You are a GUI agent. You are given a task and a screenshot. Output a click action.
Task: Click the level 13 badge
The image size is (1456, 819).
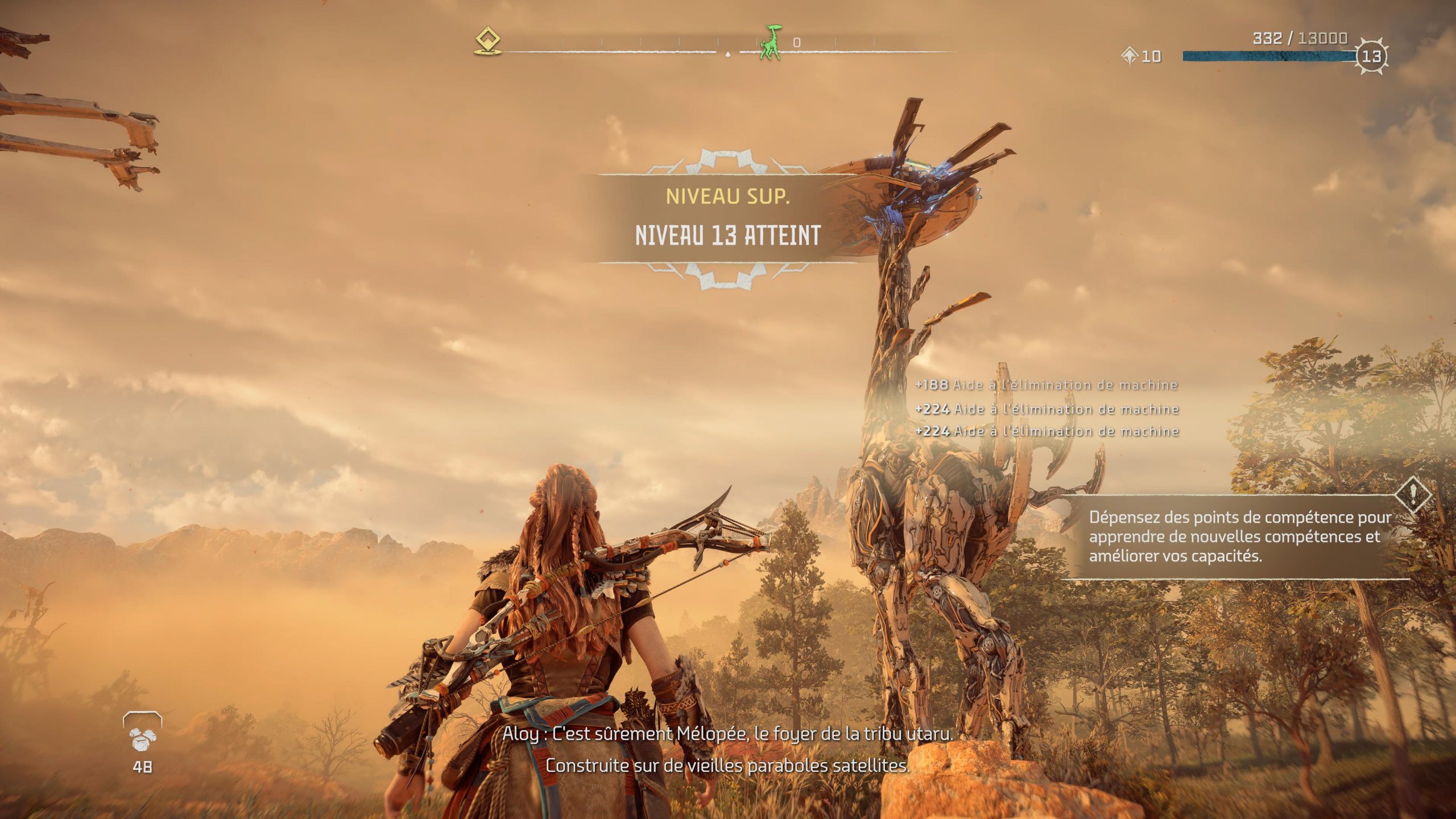click(1372, 56)
